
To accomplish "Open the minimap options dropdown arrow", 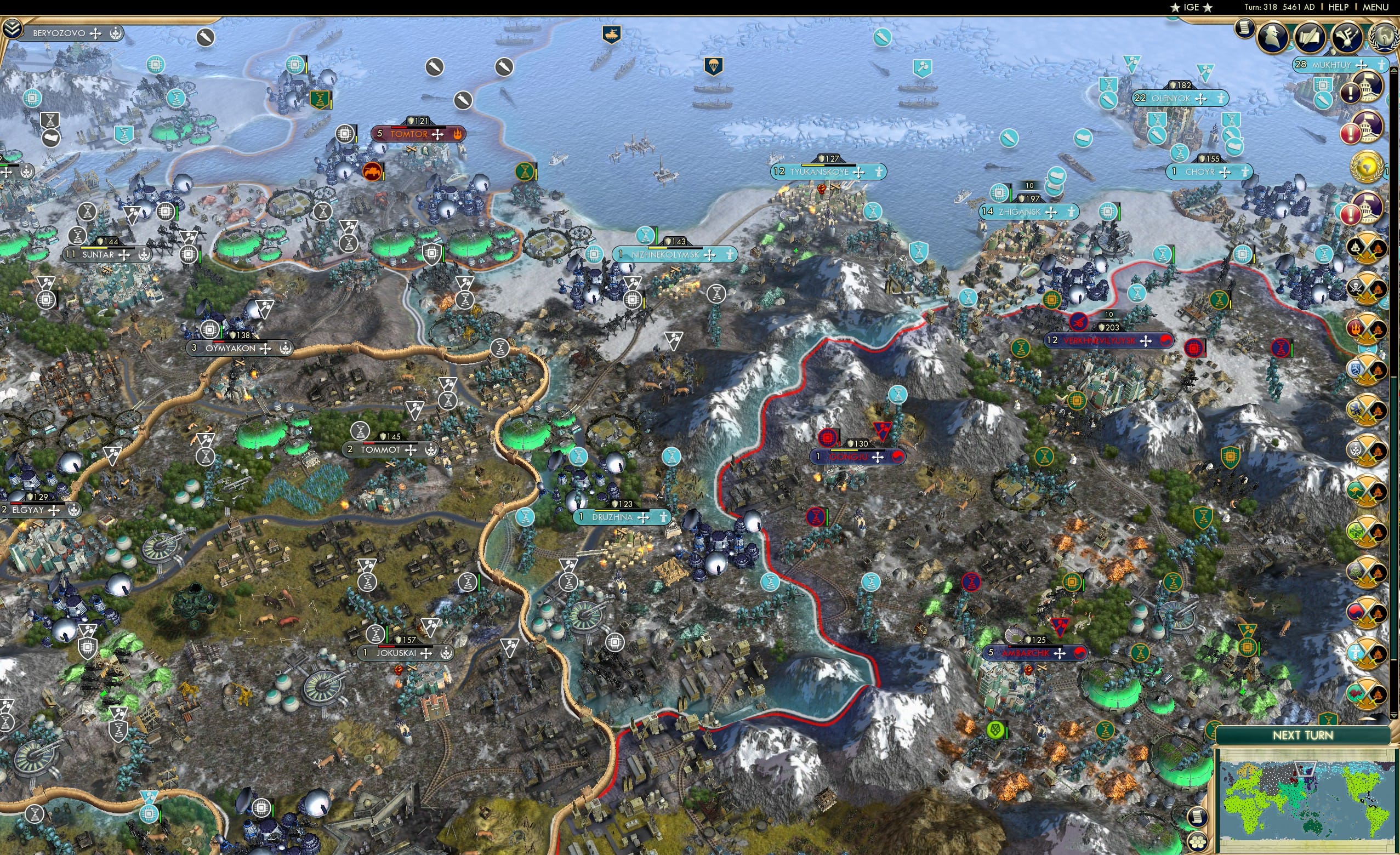I will pos(1395,717).
